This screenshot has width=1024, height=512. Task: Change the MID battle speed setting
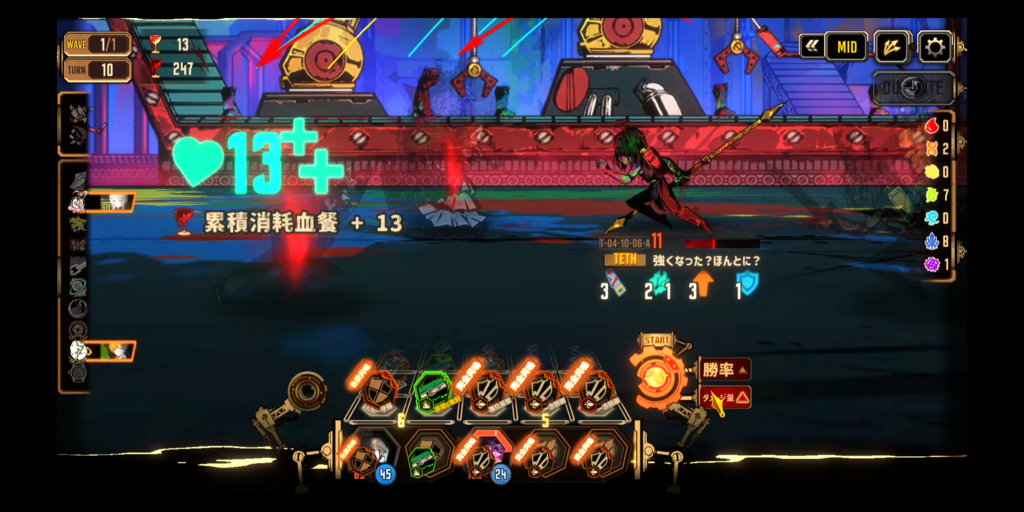tap(845, 46)
